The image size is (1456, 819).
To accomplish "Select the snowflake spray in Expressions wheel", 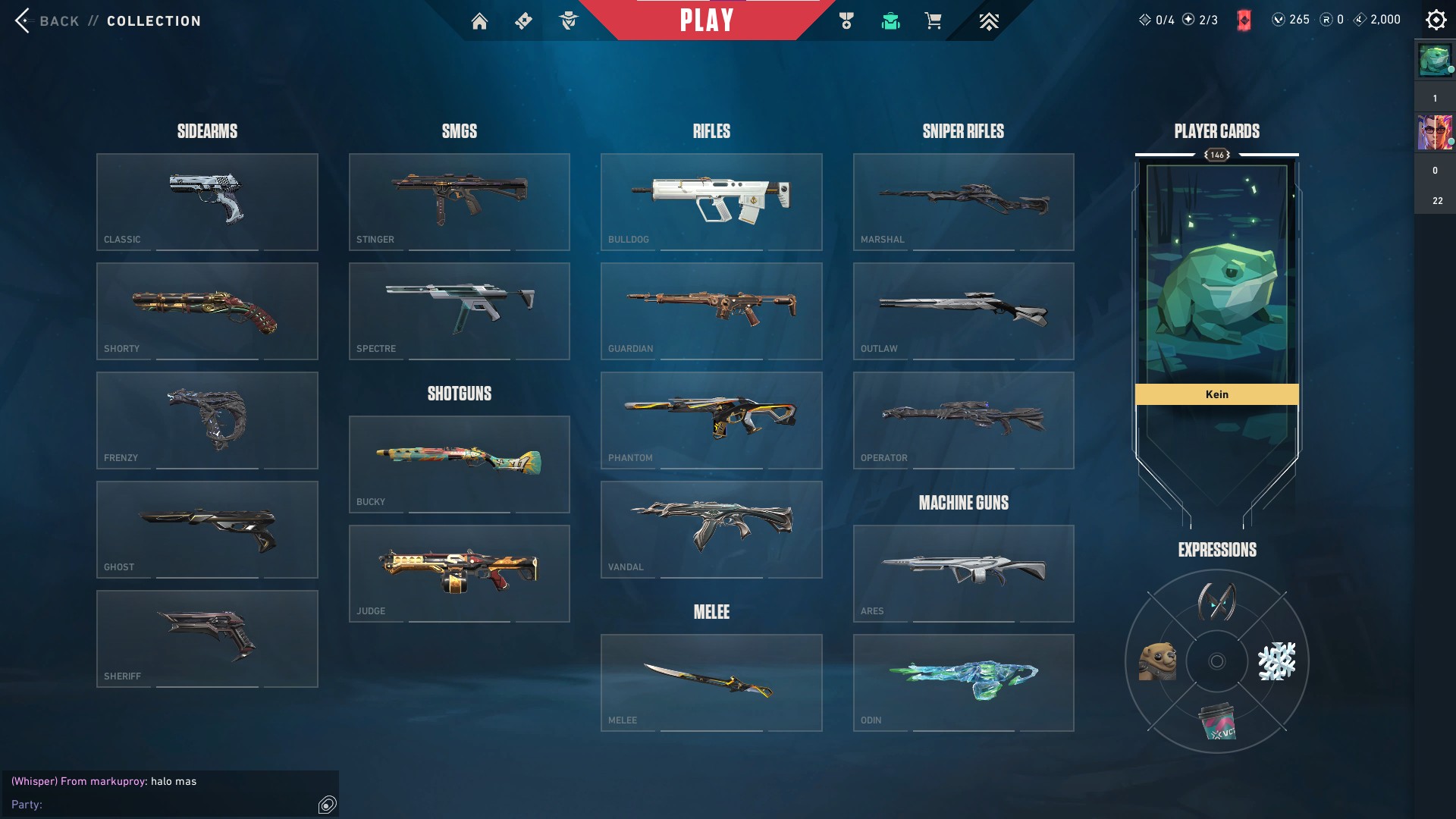I will [1277, 661].
